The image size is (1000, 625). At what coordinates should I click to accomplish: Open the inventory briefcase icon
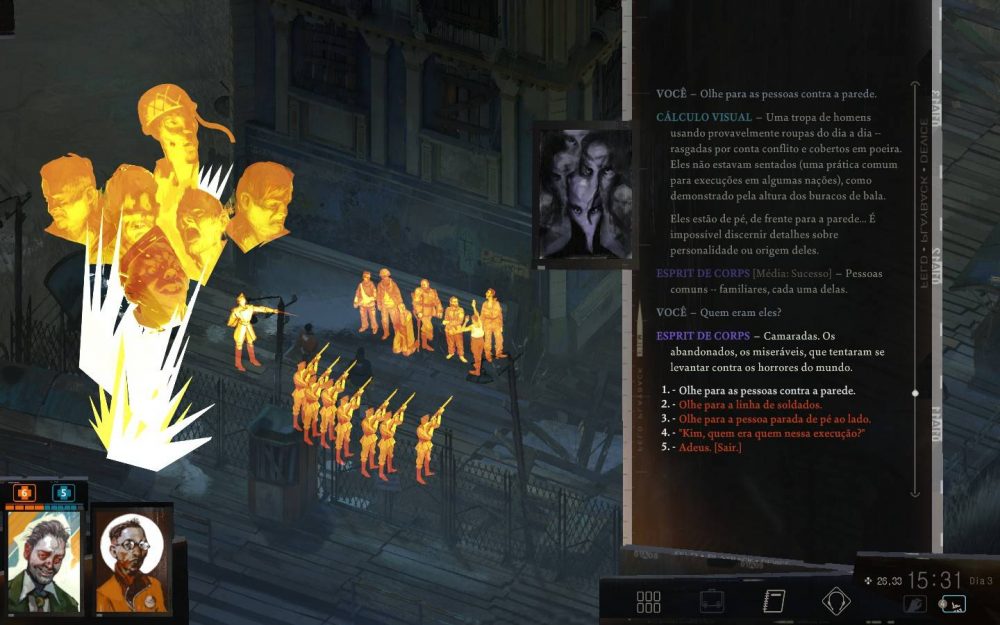pyautogui.click(x=712, y=602)
